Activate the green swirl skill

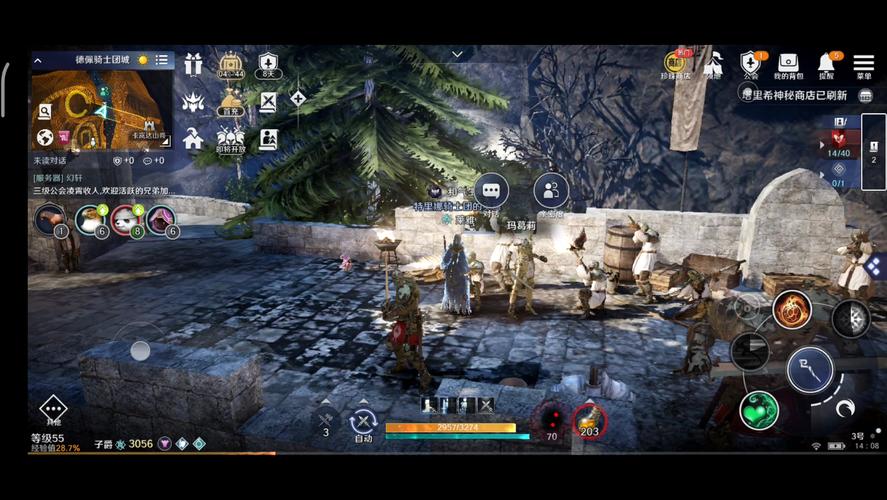(x=759, y=410)
